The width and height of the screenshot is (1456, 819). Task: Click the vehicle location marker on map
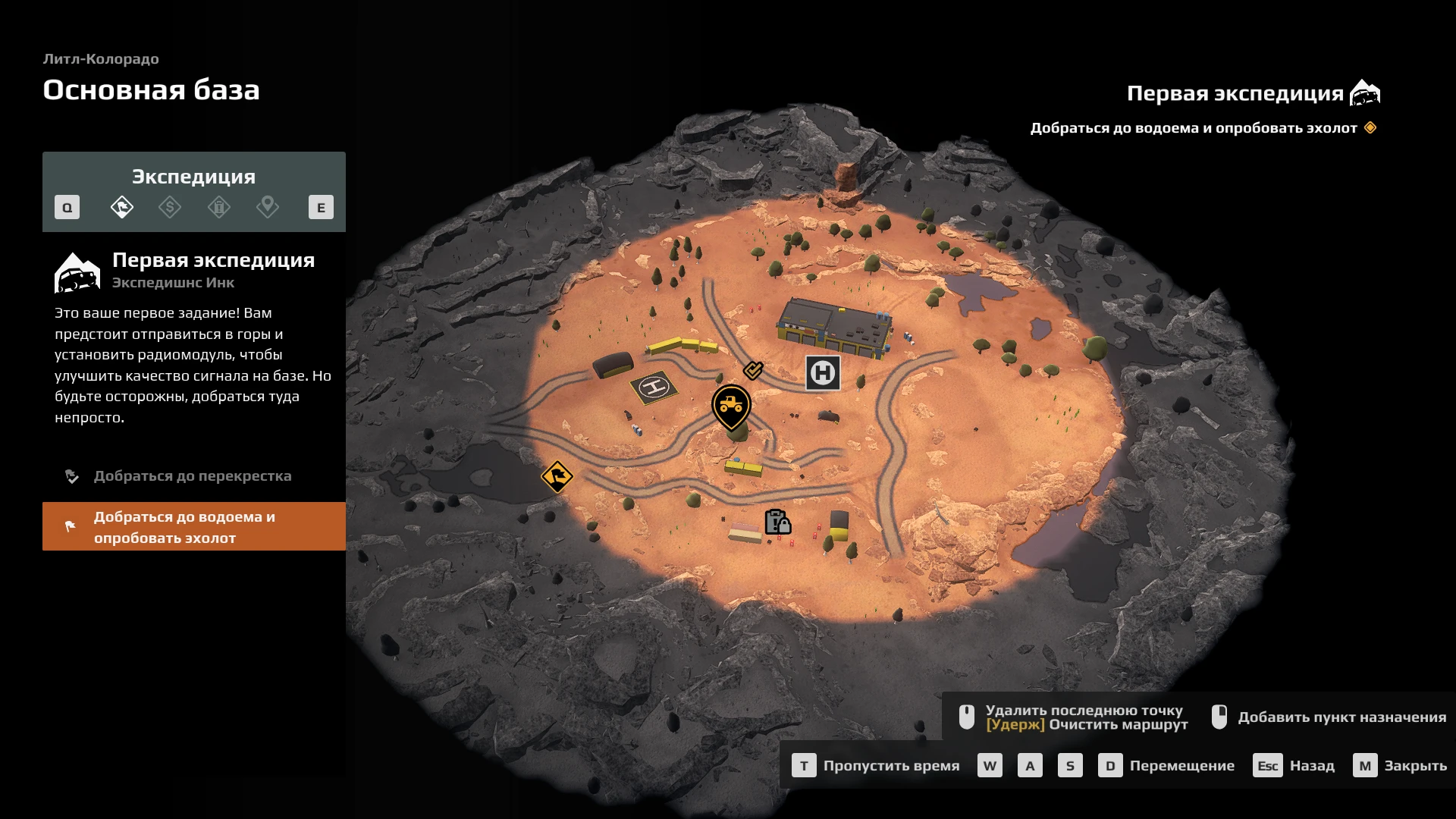[x=731, y=406]
